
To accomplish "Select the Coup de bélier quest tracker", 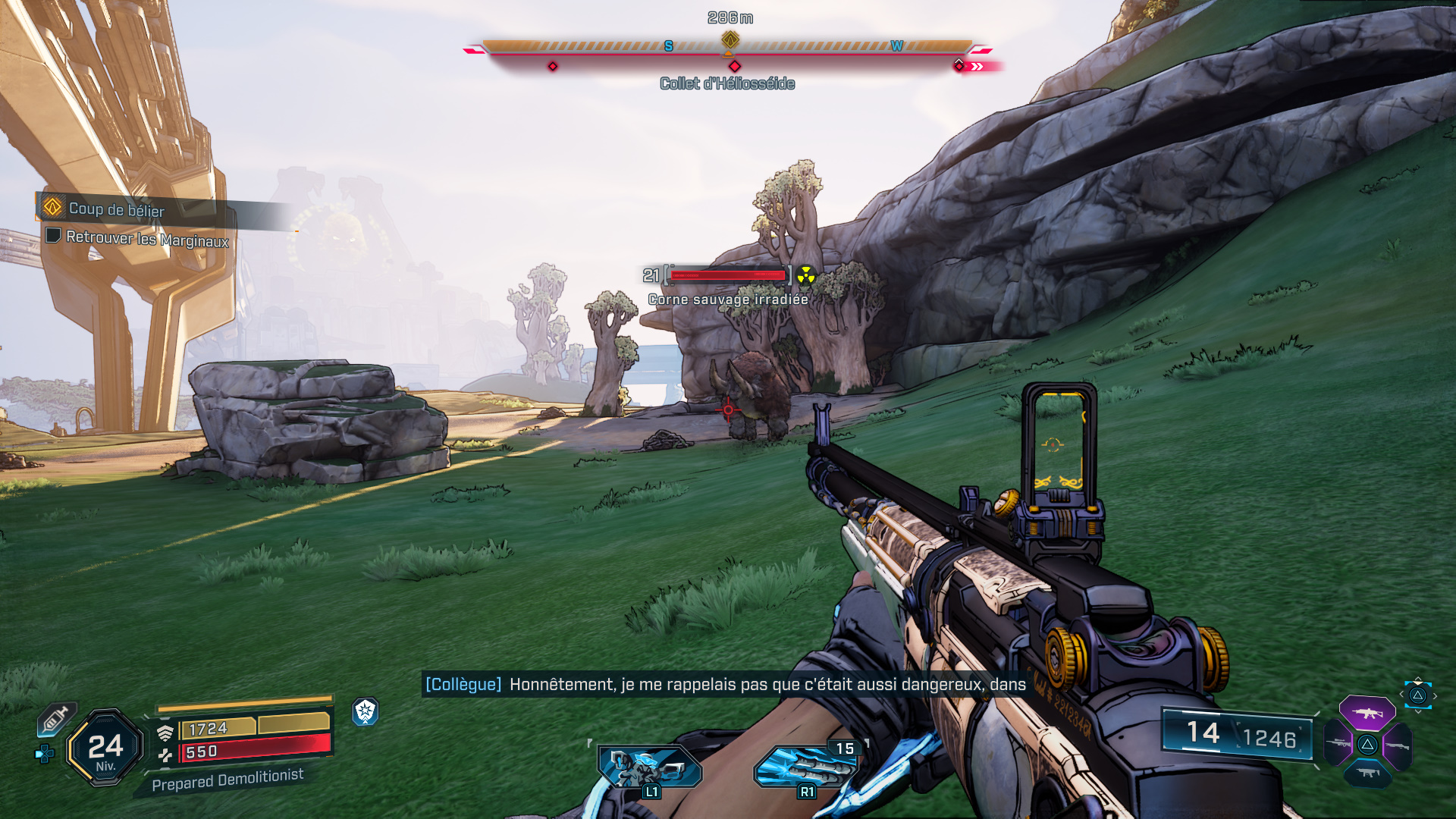I will [x=116, y=209].
